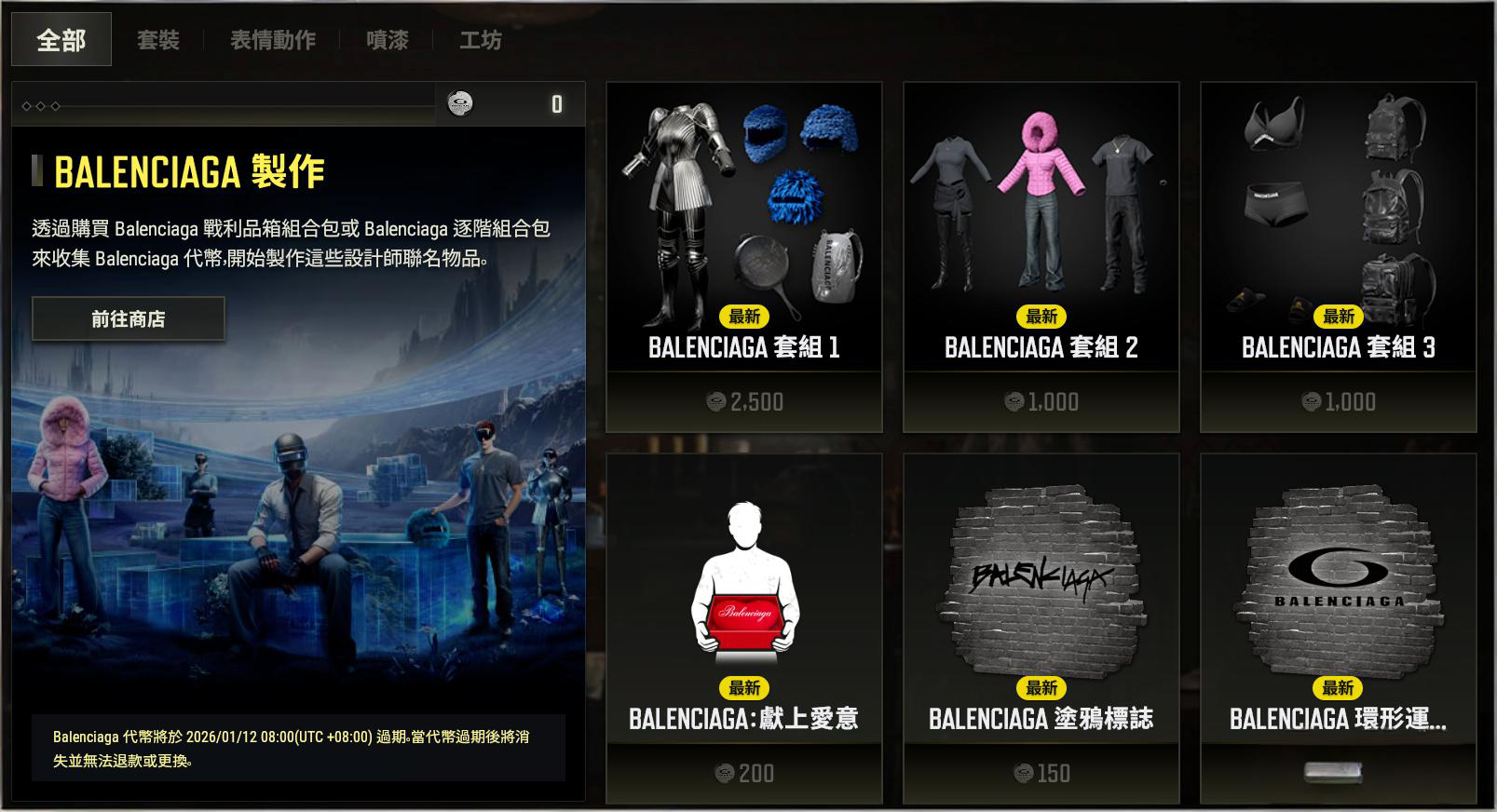Click the coin icon next to the 150 price
This screenshot has width=1497, height=812.
coord(1023,773)
